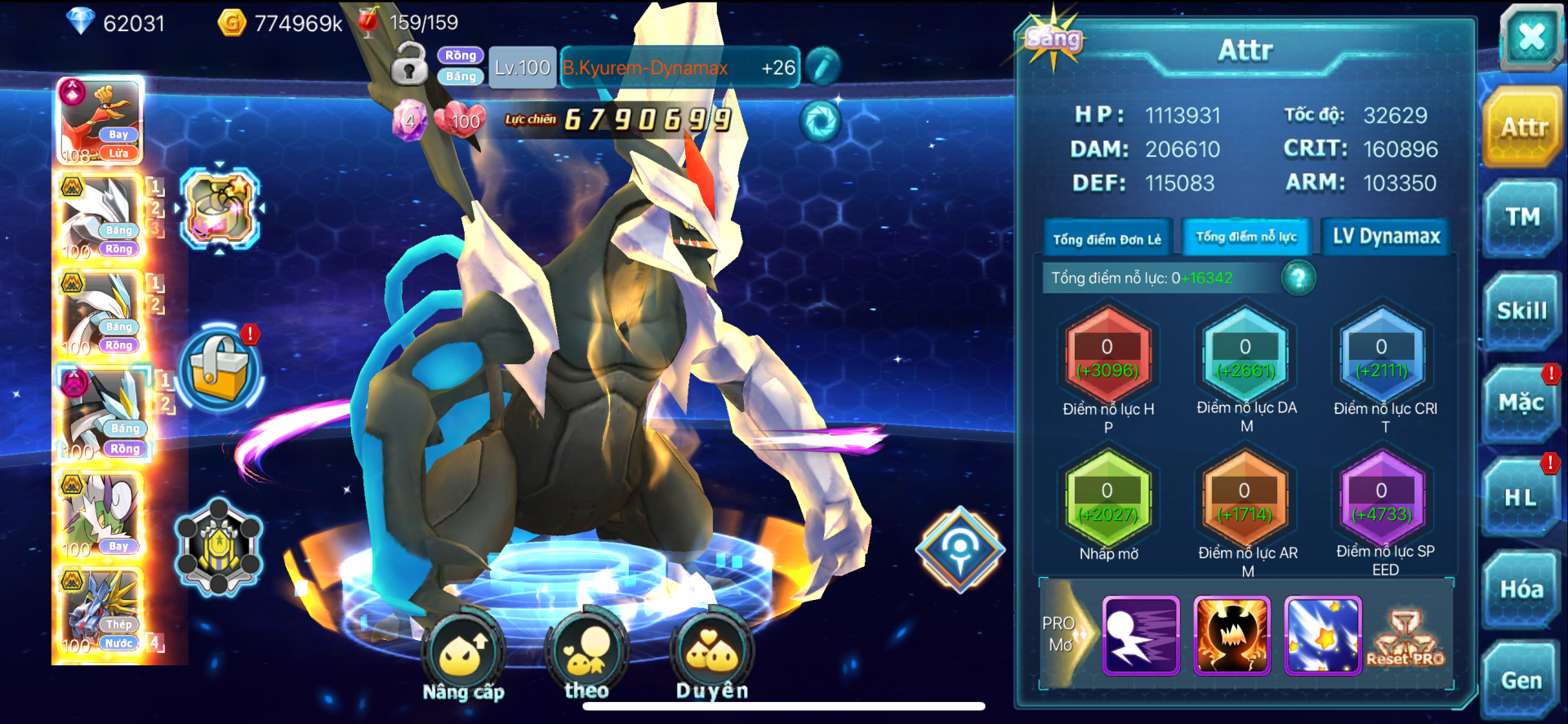
Task: Click the blue swirl refresh icon
Action: pyautogui.click(x=820, y=122)
